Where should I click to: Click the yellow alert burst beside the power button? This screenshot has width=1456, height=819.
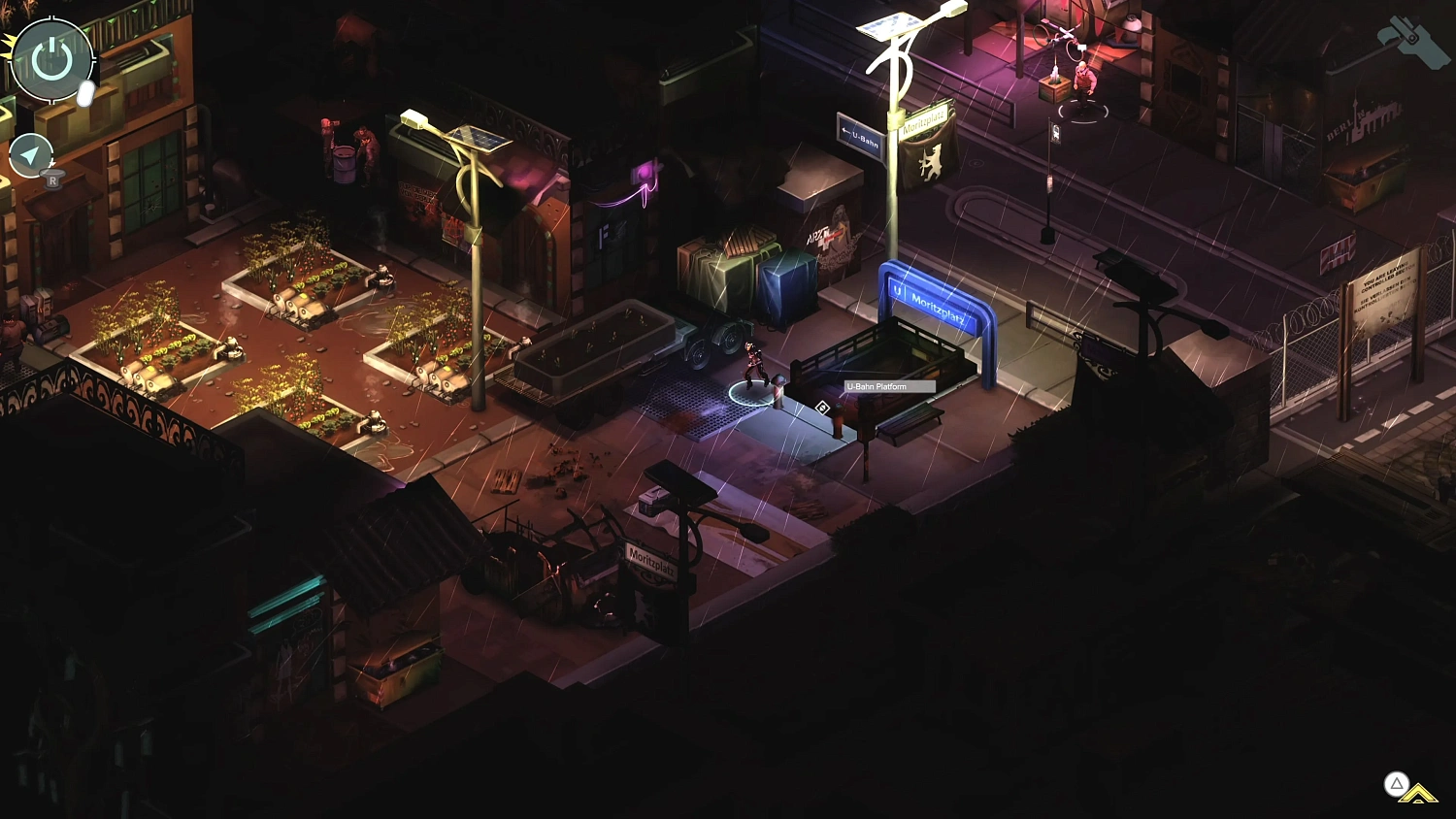click(8, 47)
